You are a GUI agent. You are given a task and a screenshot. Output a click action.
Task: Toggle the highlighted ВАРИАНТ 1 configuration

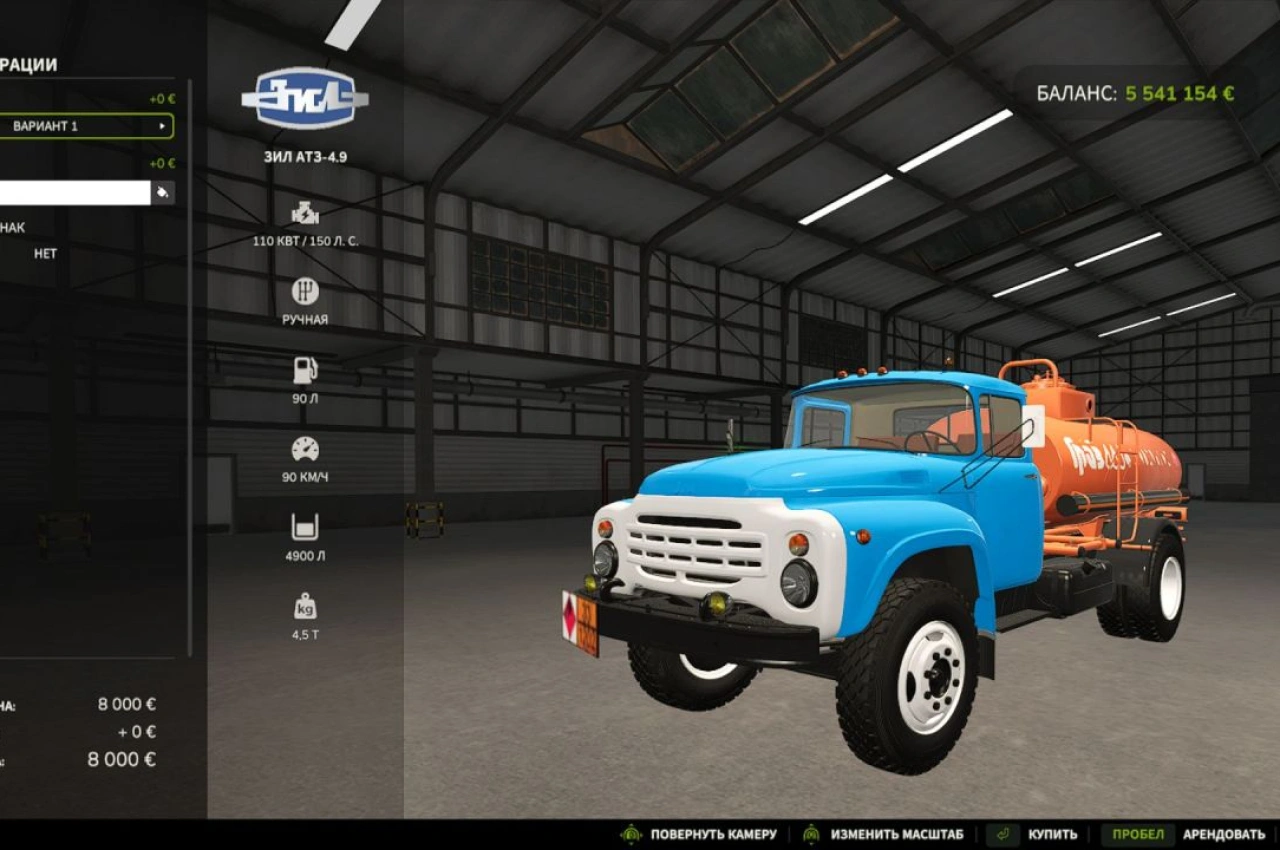coord(85,127)
